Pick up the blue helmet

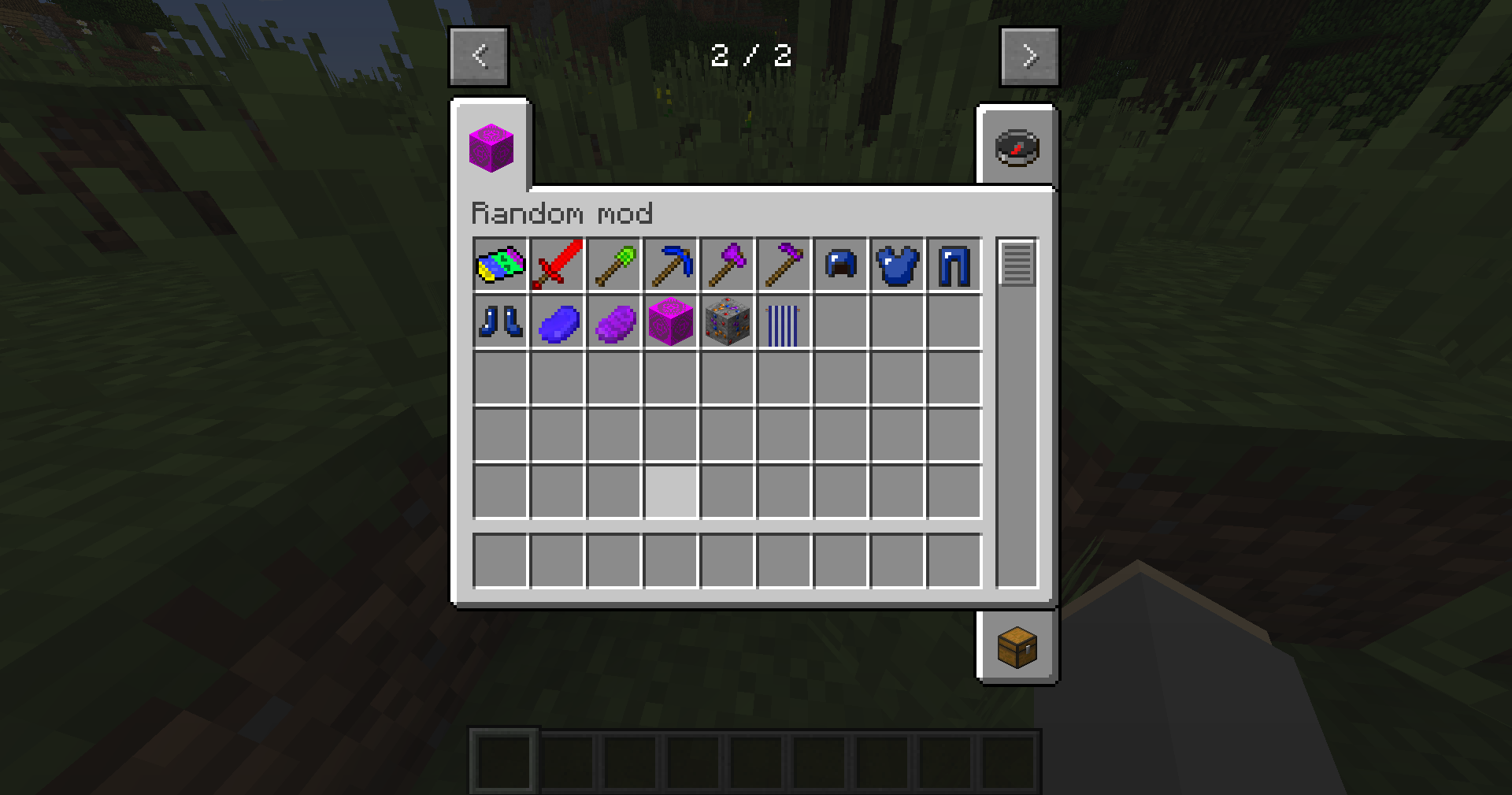(840, 264)
